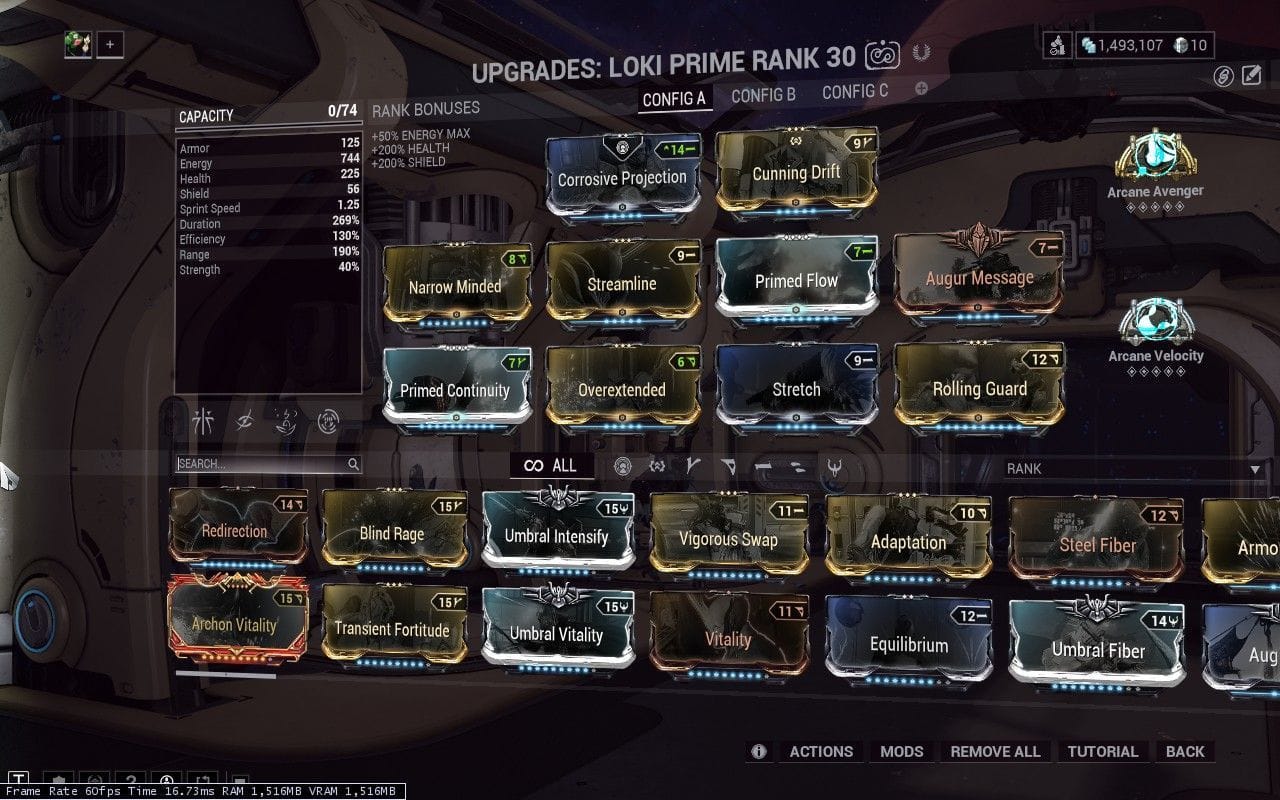Switch to the CONFIG C tab
The image size is (1280, 800).
click(855, 91)
